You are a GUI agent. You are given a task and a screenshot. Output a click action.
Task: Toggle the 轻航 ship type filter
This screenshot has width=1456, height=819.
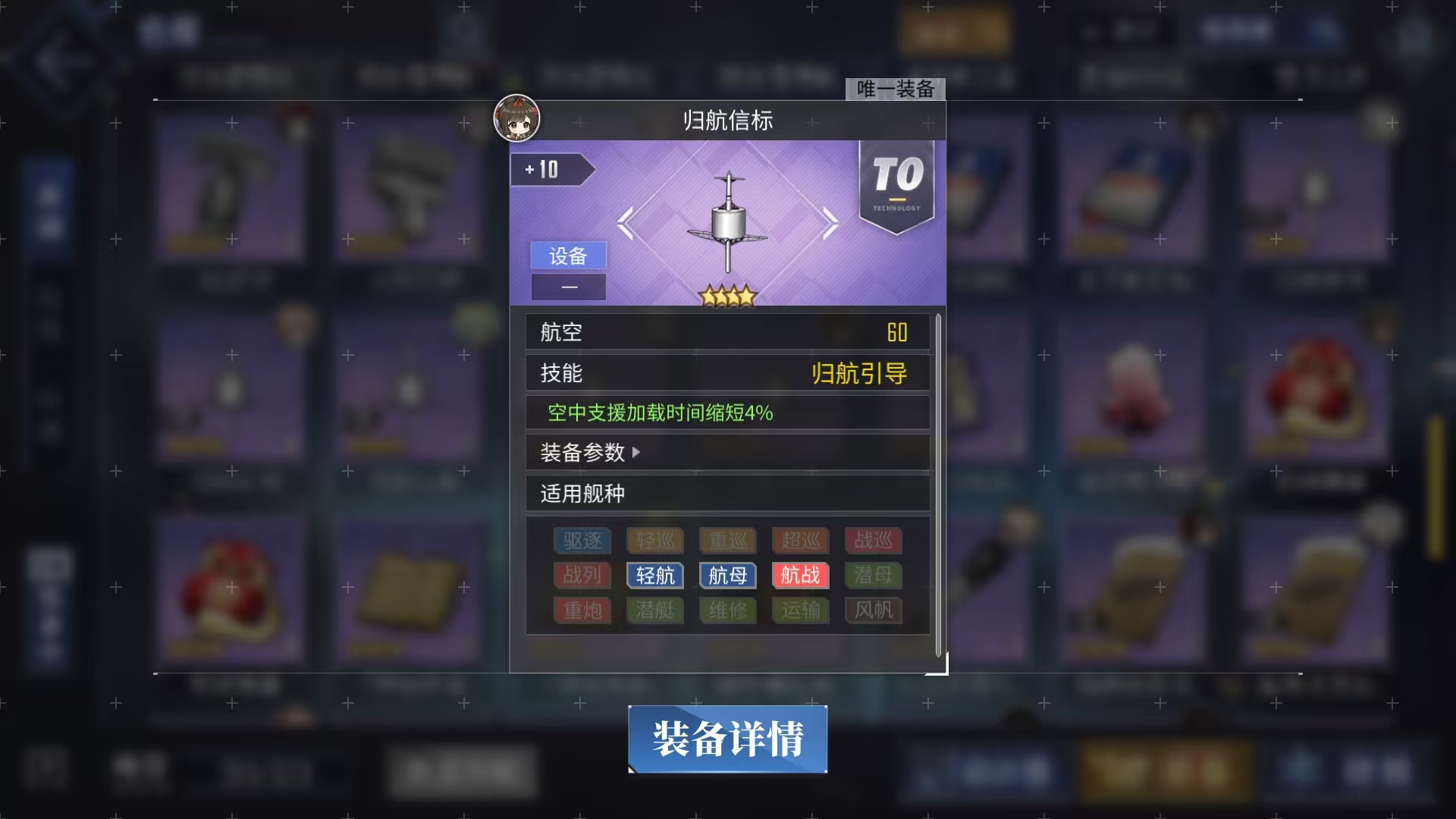point(654,576)
